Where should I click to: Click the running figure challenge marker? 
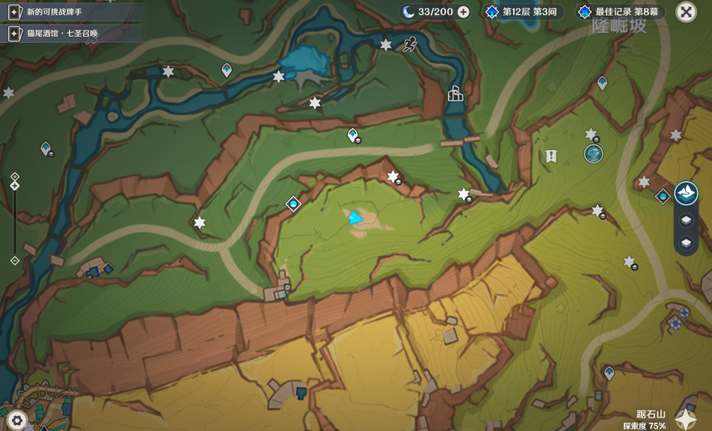410,44
